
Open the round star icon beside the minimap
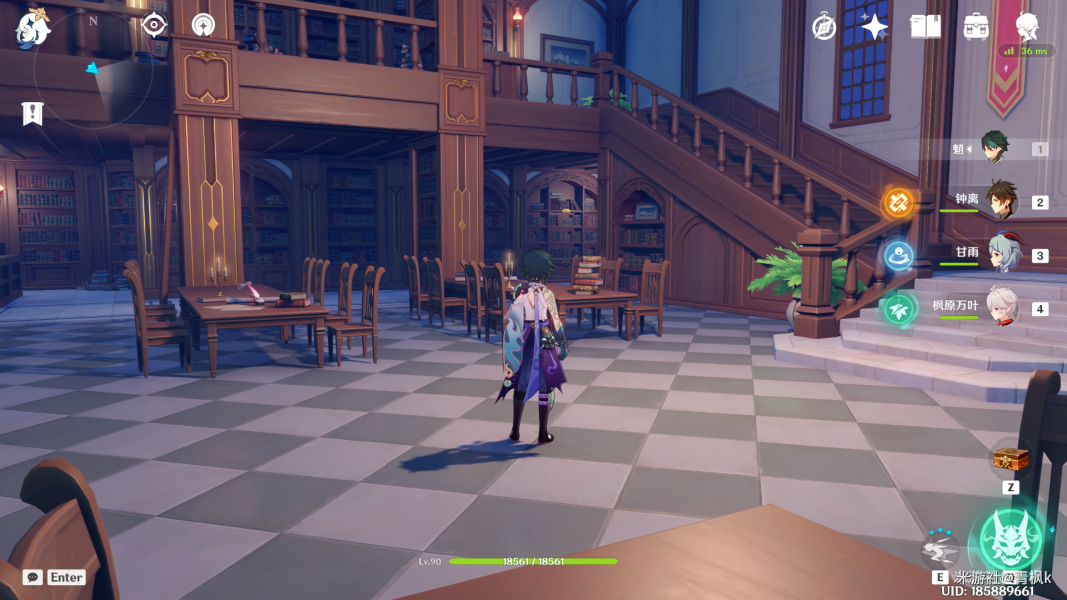[x=203, y=25]
